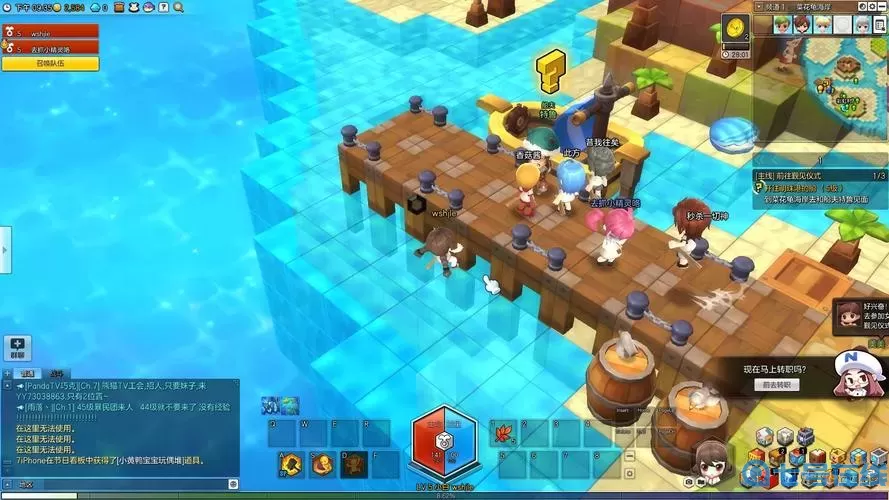Image resolution: width=889 pixels, height=500 pixels.
Task: Click the gold chick coin buff icon
Action: click(x=736, y=27)
